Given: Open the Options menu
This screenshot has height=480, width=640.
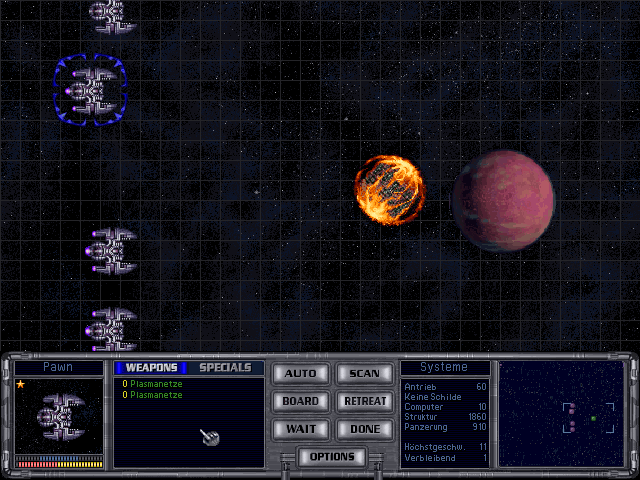Looking at the screenshot, I should click(x=332, y=457).
